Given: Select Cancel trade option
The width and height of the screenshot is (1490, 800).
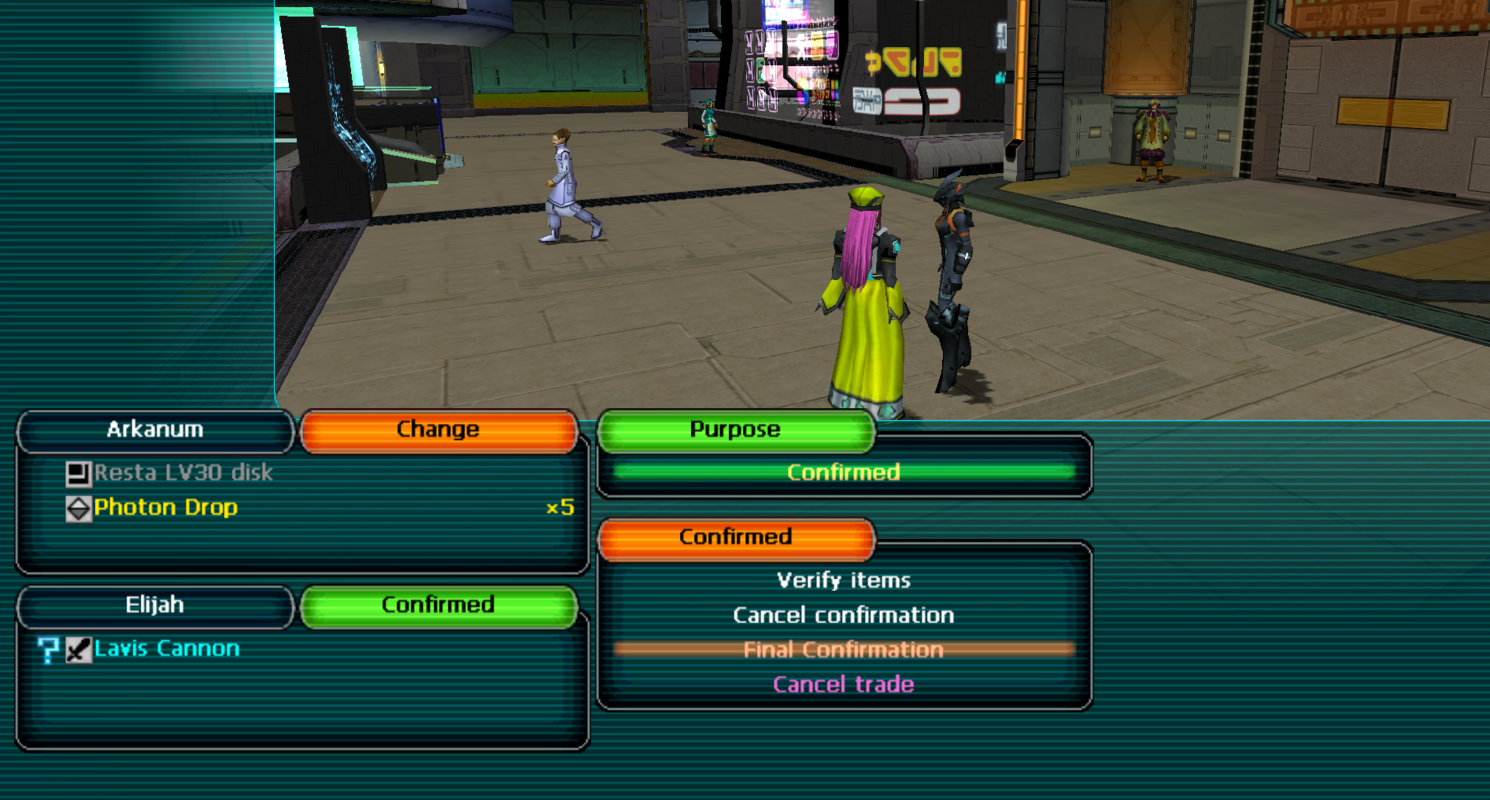Looking at the screenshot, I should [843, 685].
